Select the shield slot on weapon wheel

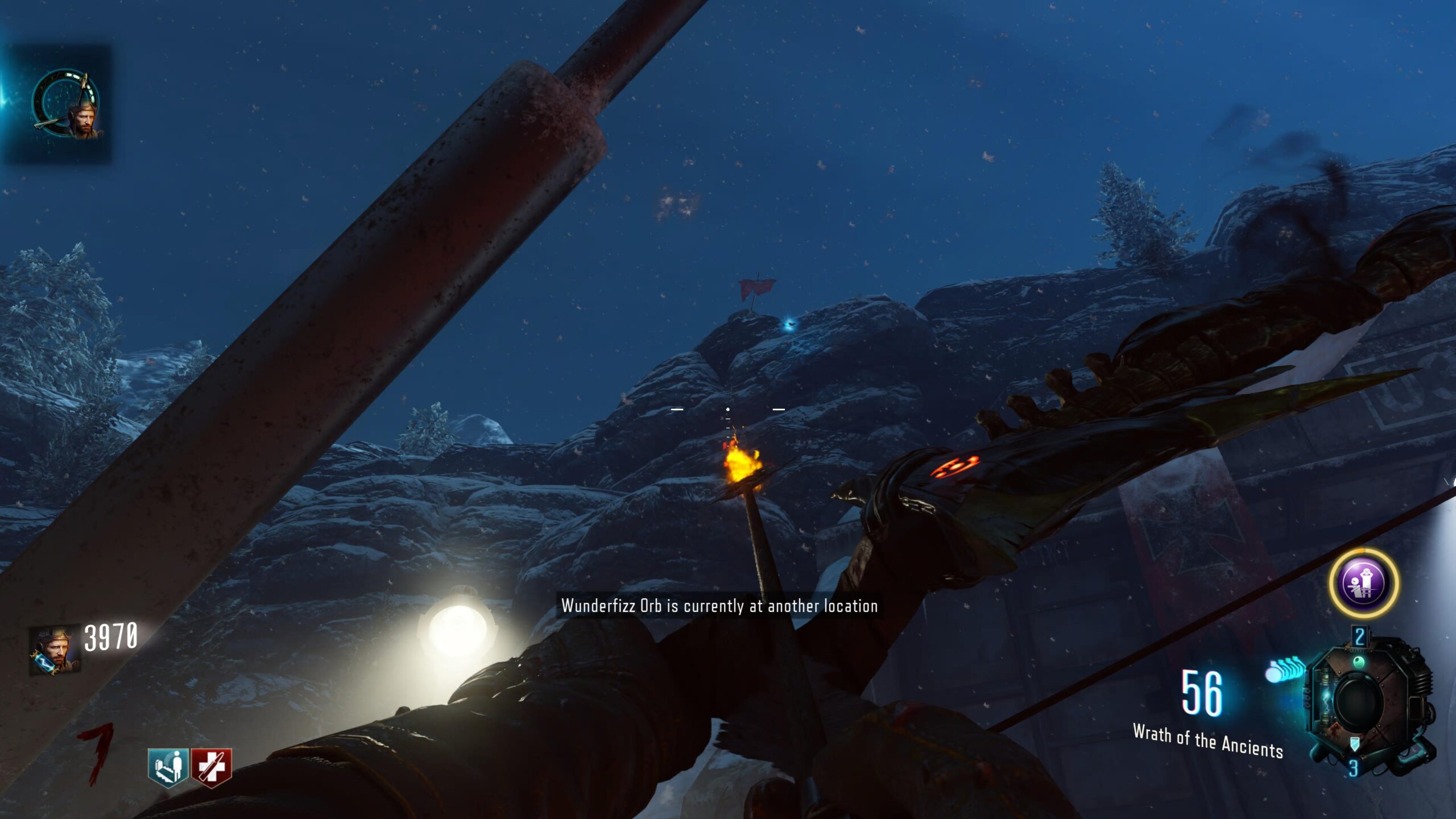(1355, 743)
